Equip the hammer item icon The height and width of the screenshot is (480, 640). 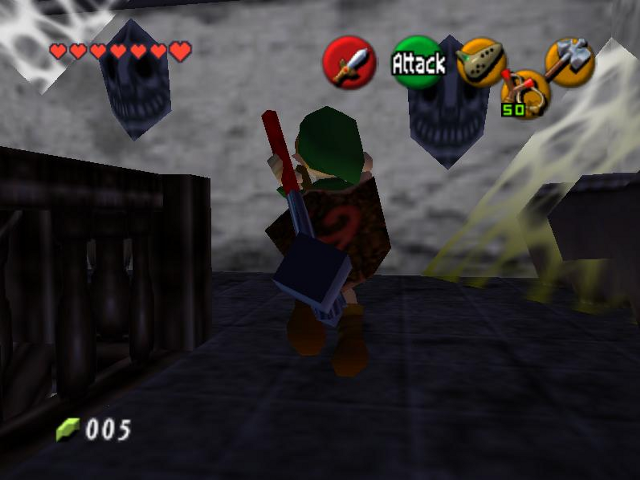571,62
